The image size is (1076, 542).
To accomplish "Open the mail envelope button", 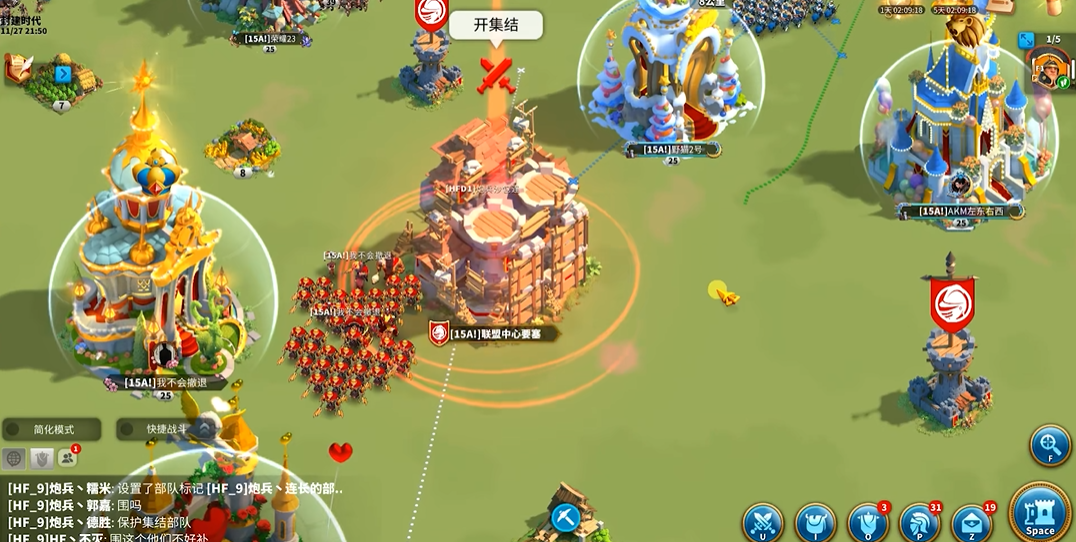I will (971, 522).
